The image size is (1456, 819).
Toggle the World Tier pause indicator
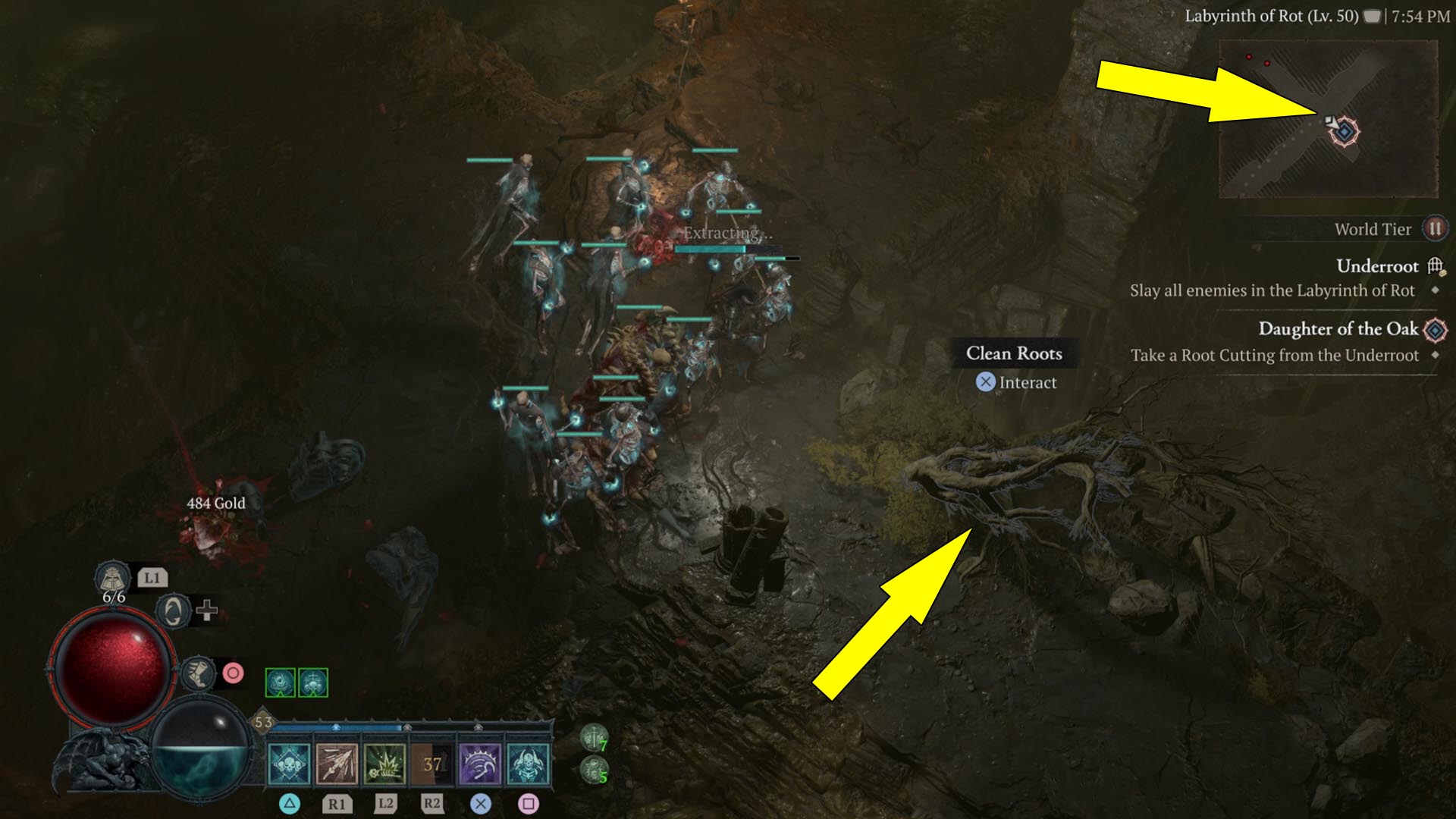[x=1436, y=229]
